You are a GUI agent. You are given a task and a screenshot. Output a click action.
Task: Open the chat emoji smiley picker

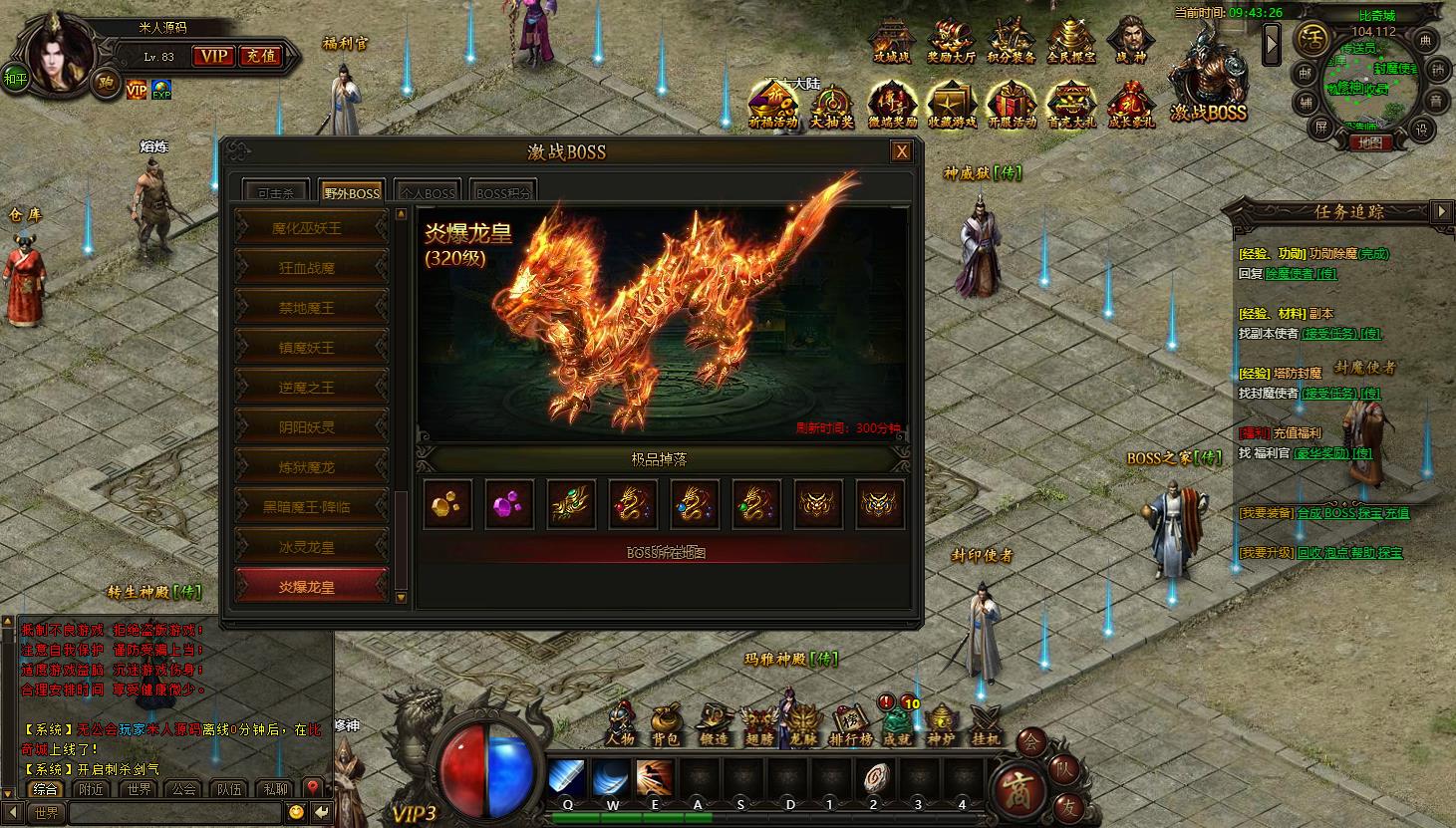click(296, 813)
